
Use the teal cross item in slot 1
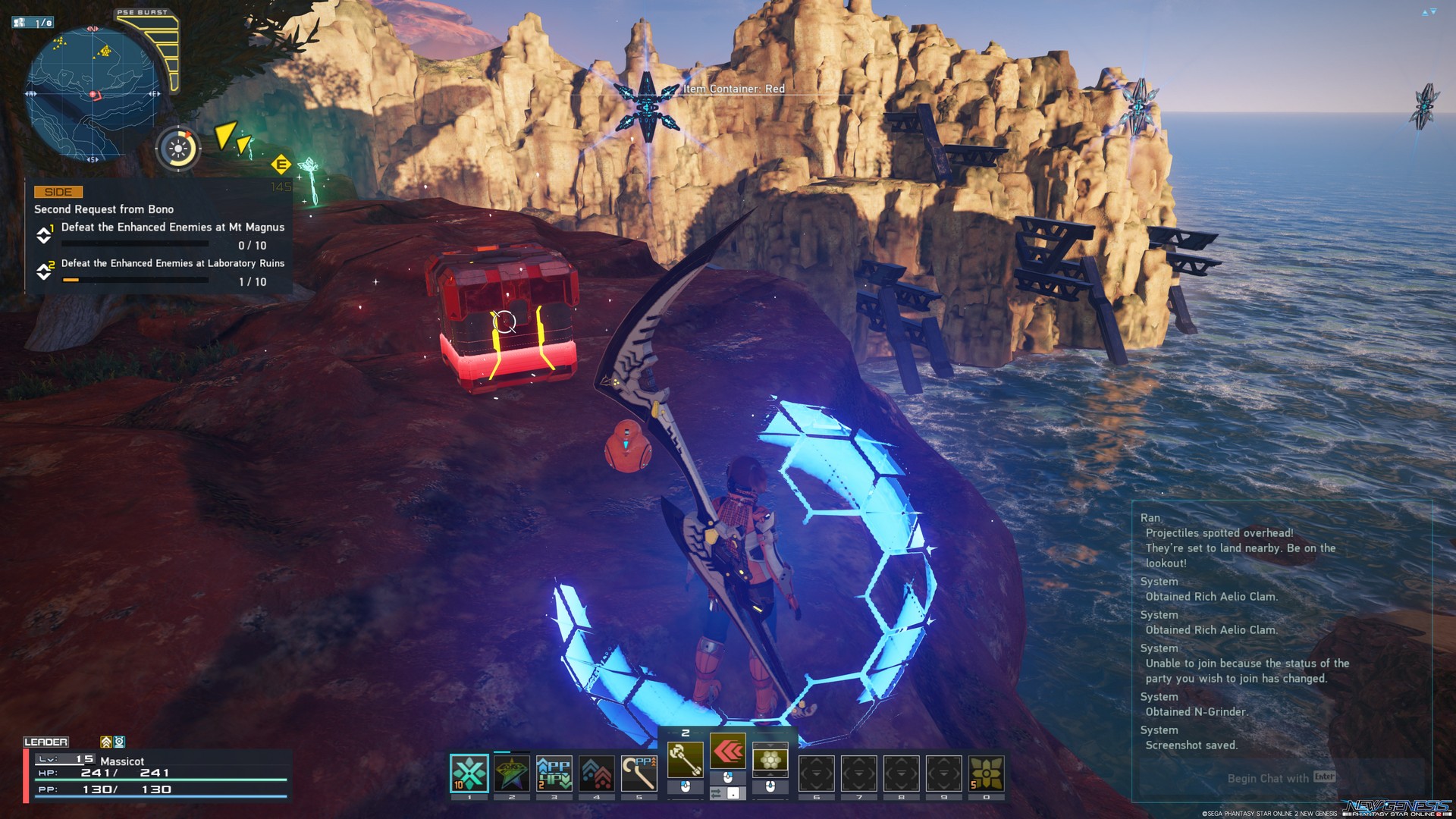pyautogui.click(x=469, y=773)
